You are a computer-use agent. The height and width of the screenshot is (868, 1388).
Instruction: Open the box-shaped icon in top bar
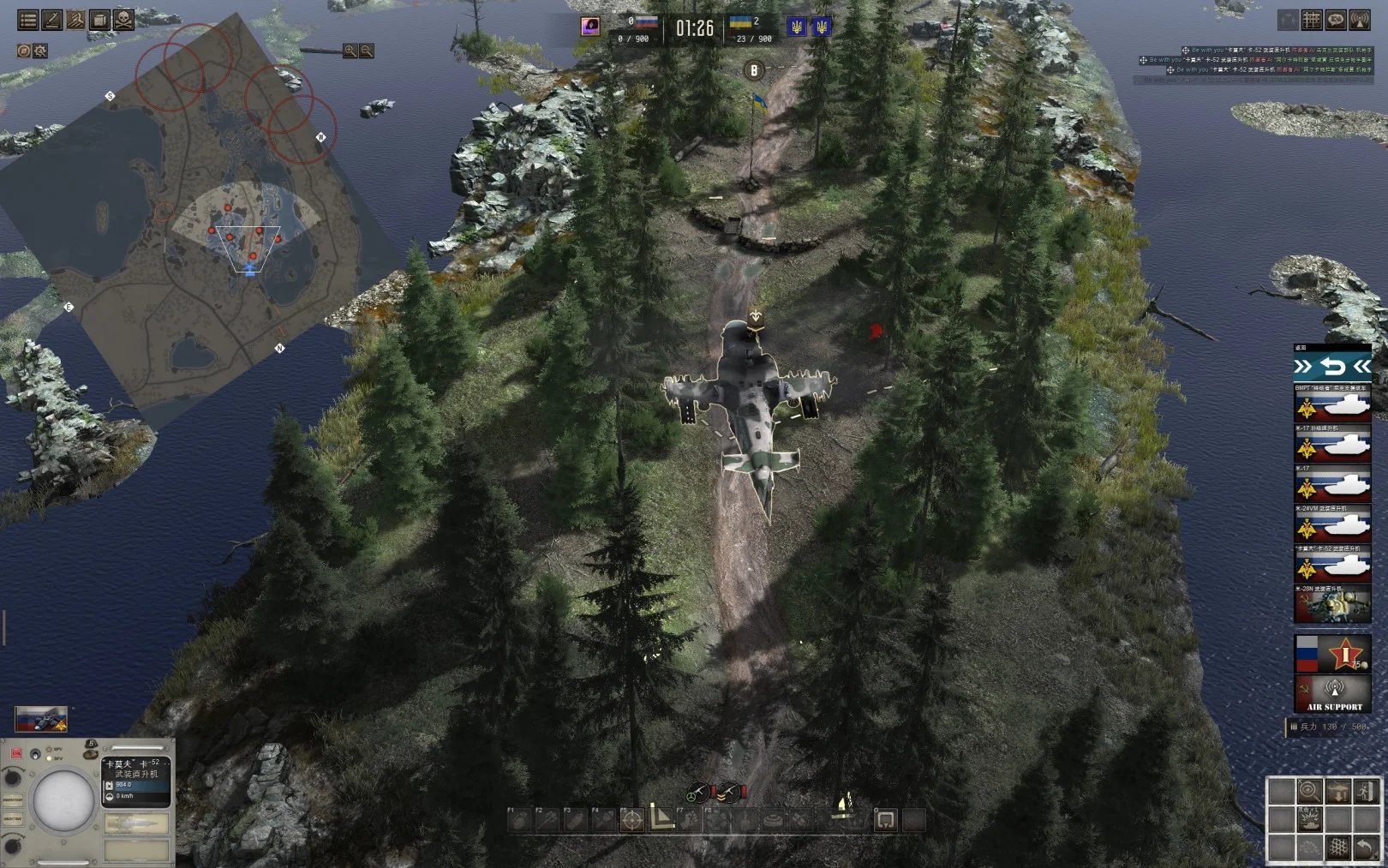(100, 20)
